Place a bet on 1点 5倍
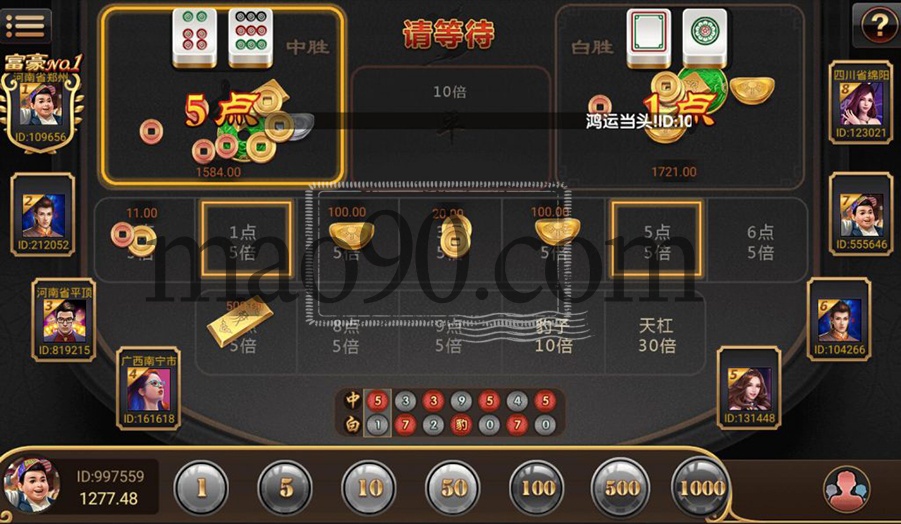Viewport: 901px width, 524px height. pyautogui.click(x=247, y=240)
